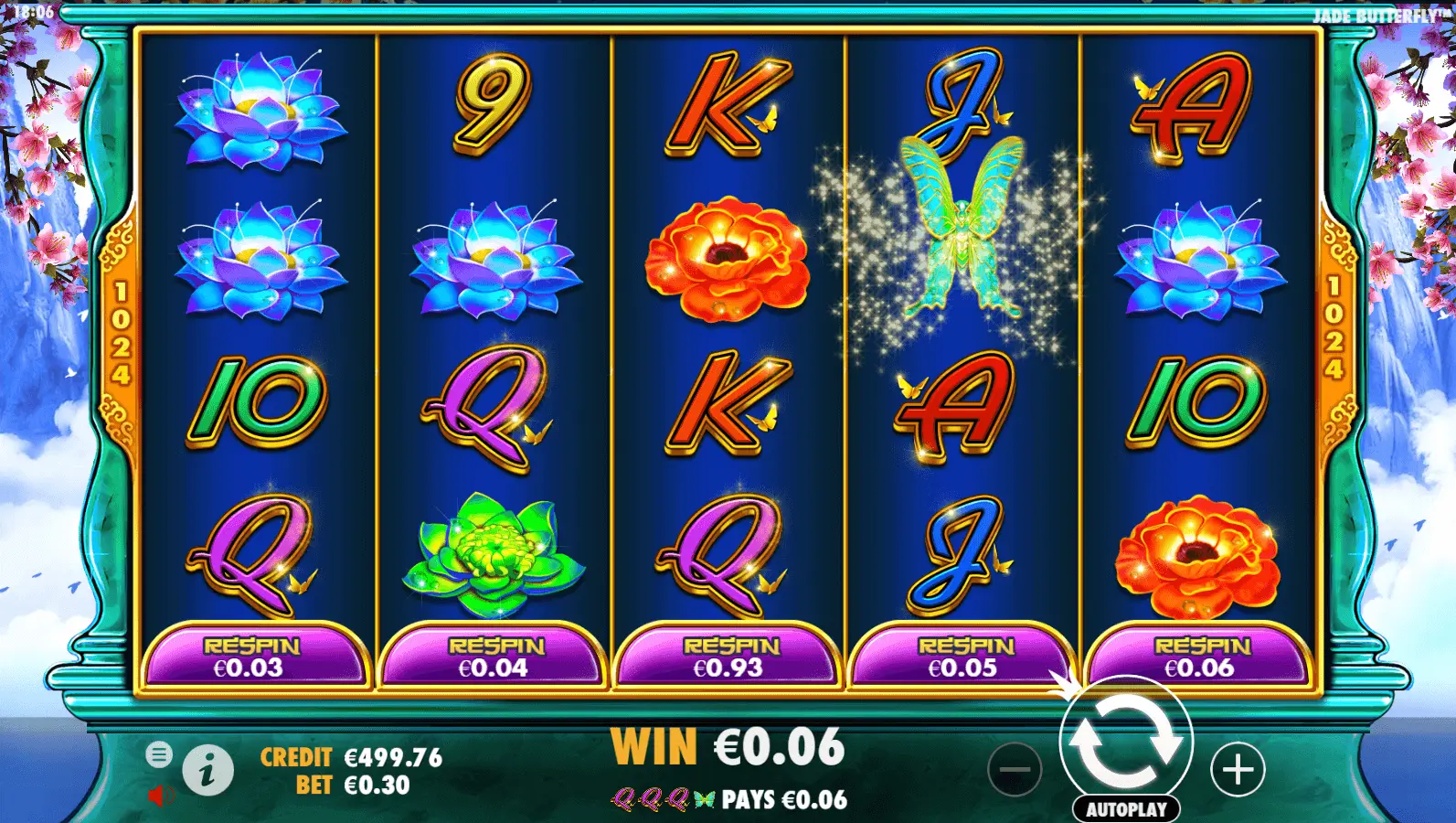Open the game info paytable
Viewport: 1456px width, 823px height.
coord(207,770)
